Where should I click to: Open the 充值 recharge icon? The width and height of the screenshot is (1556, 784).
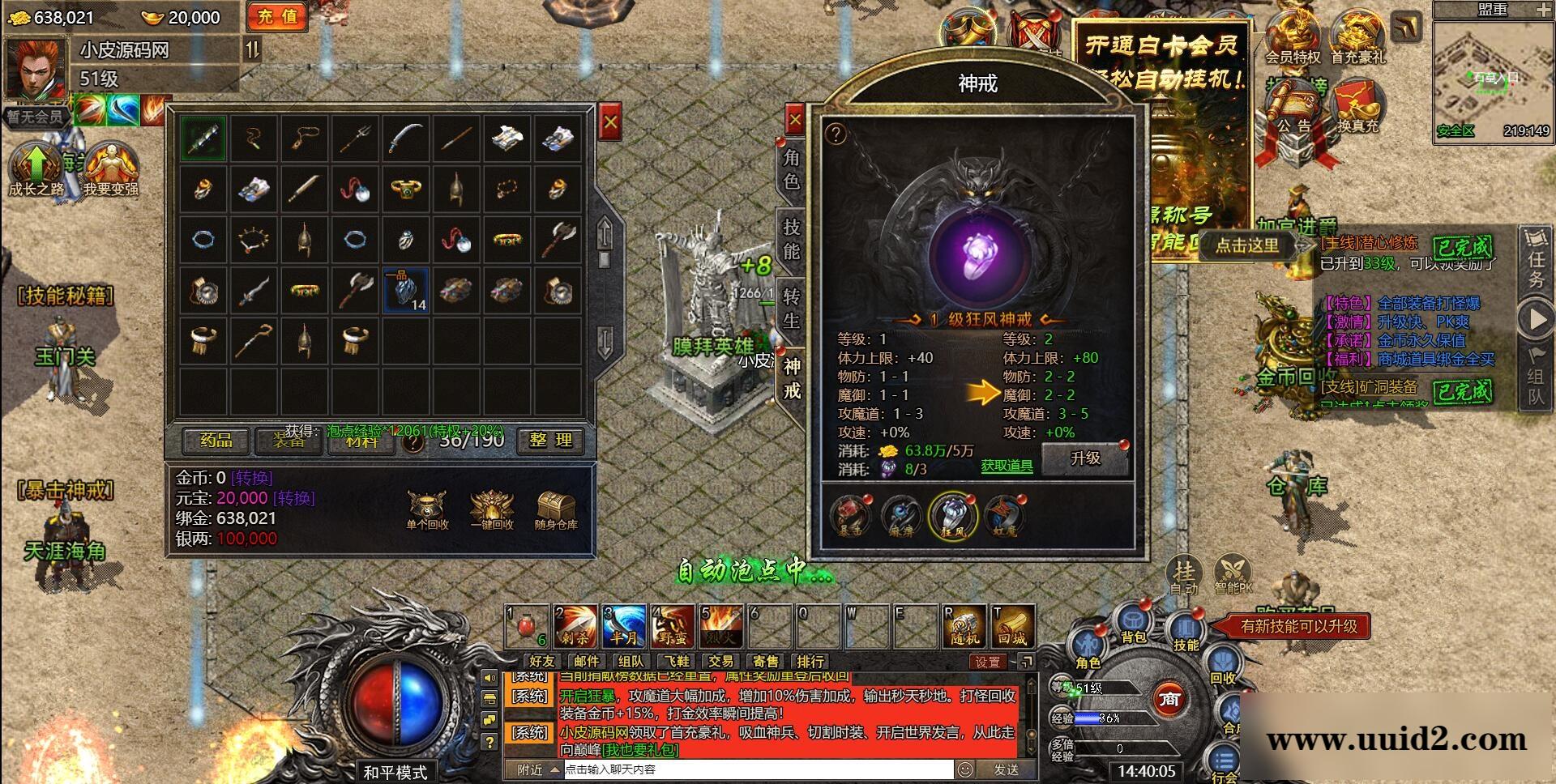[x=276, y=16]
